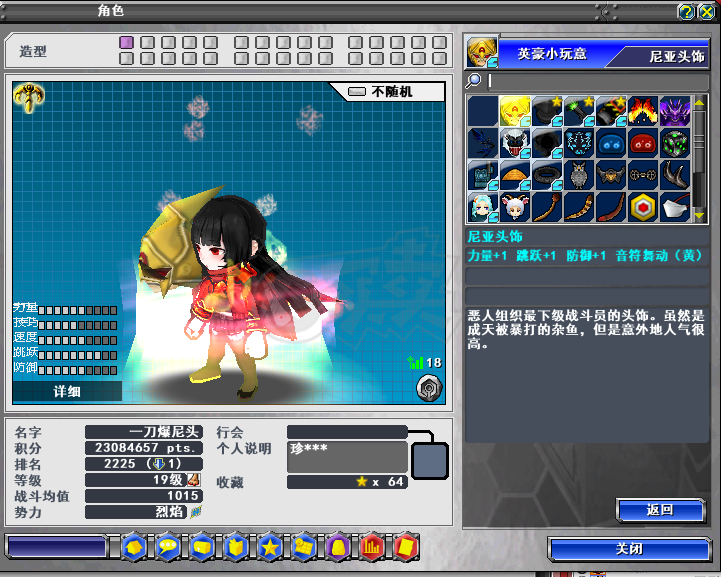
Task: Pick the flame wings item
Action: 643,111
